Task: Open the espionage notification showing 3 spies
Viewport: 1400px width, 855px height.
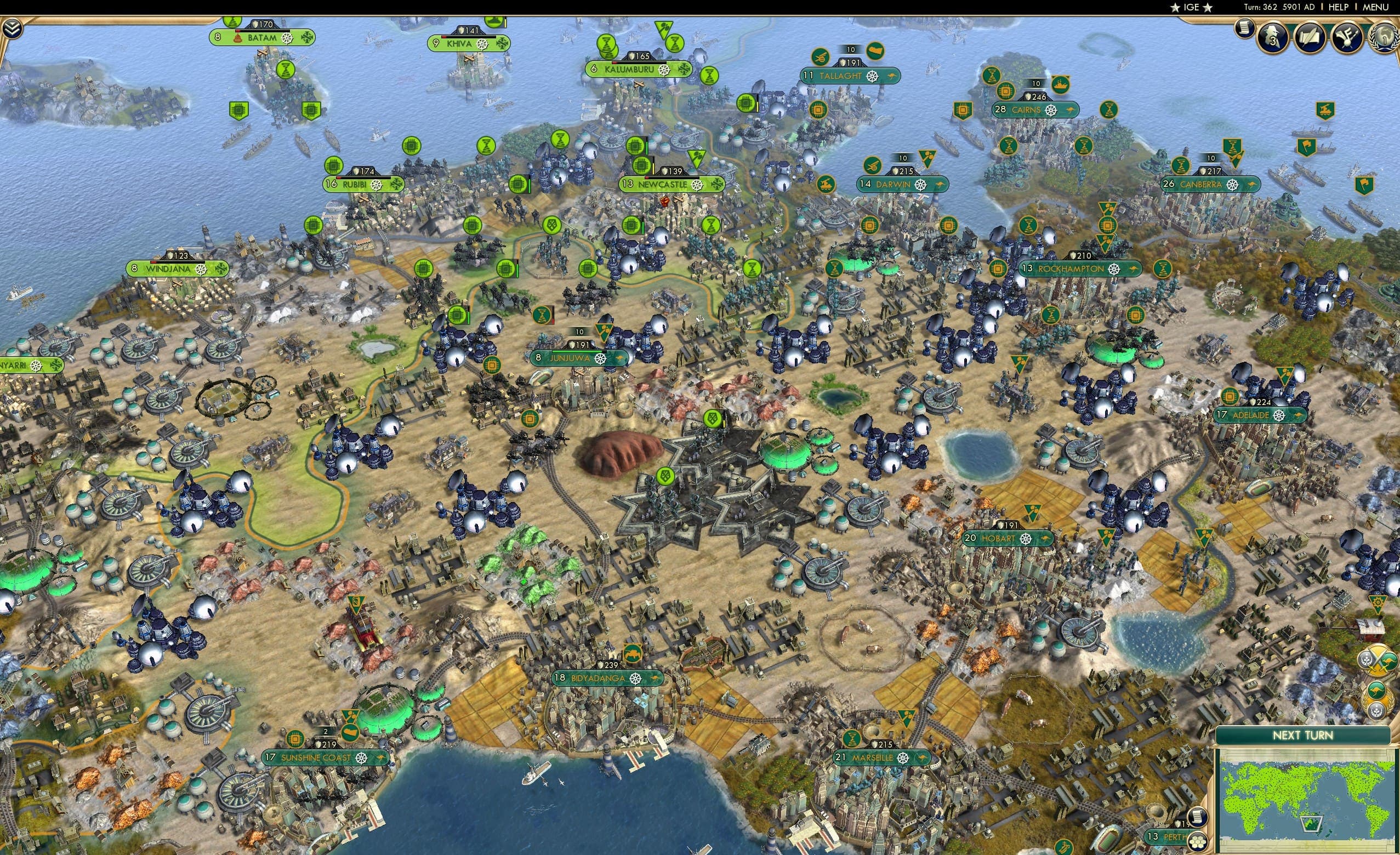Action: (1272, 37)
